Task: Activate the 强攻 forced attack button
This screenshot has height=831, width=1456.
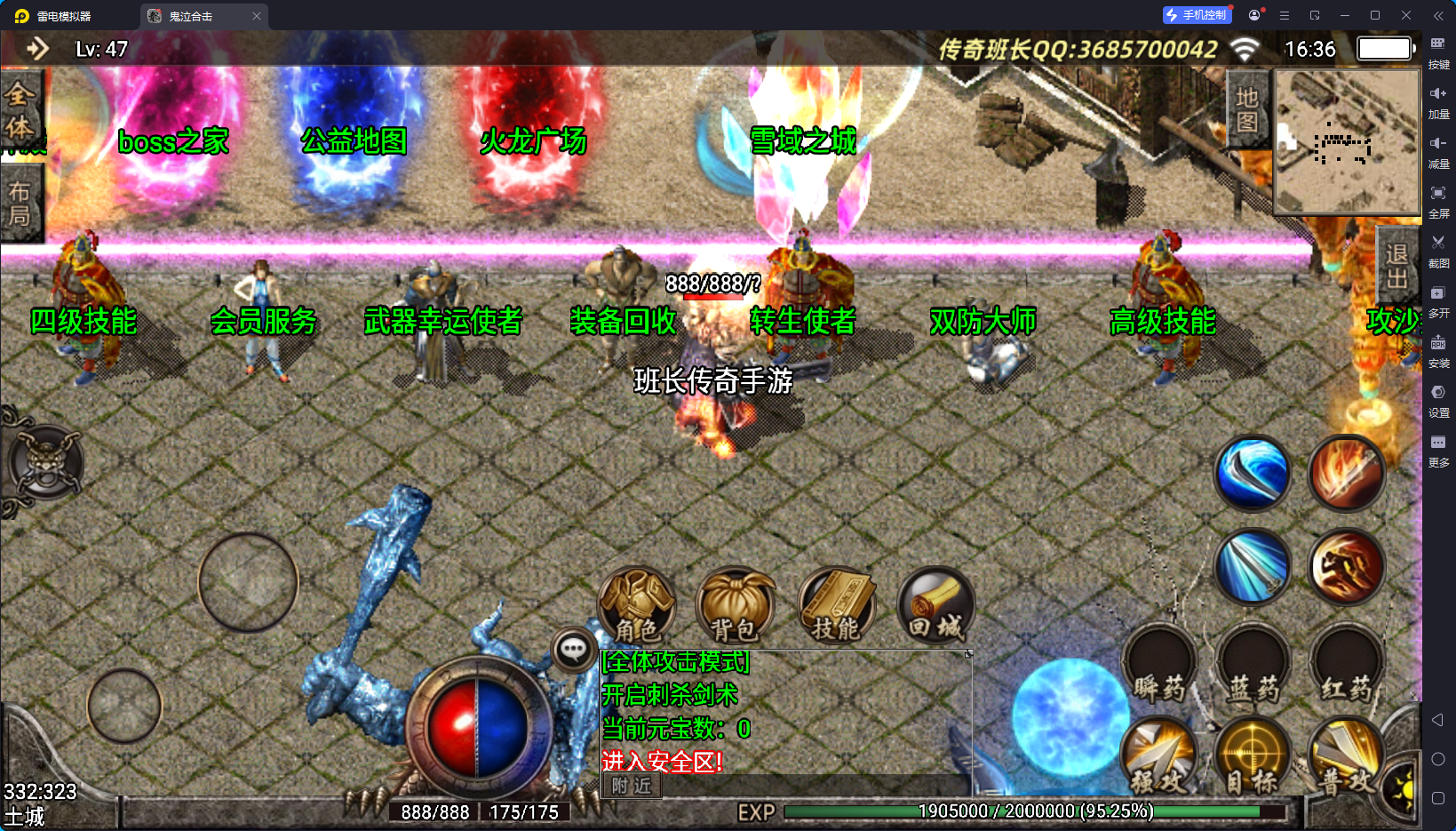Action: [x=1160, y=755]
